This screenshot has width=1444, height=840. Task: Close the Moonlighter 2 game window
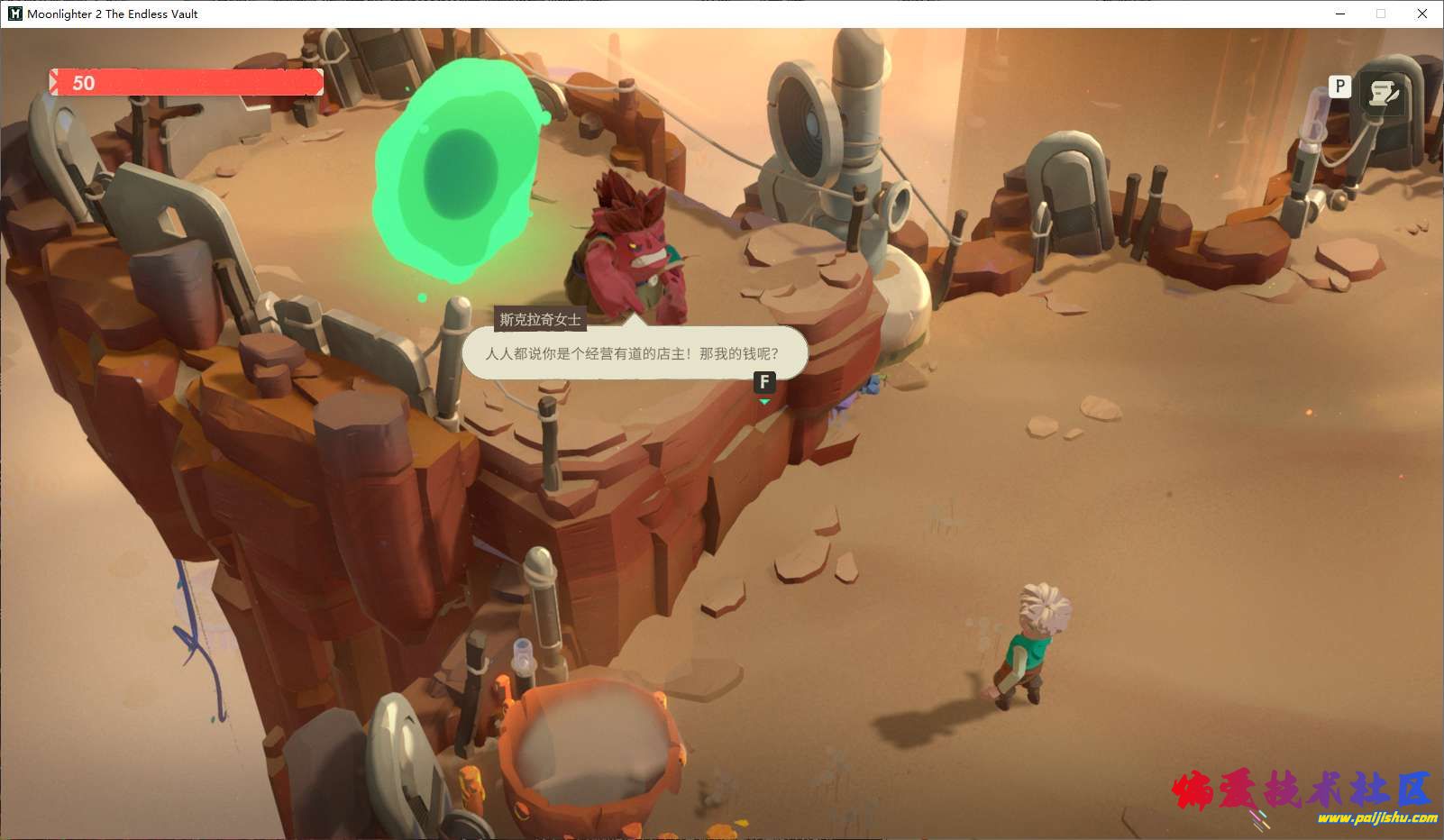pos(1422,14)
